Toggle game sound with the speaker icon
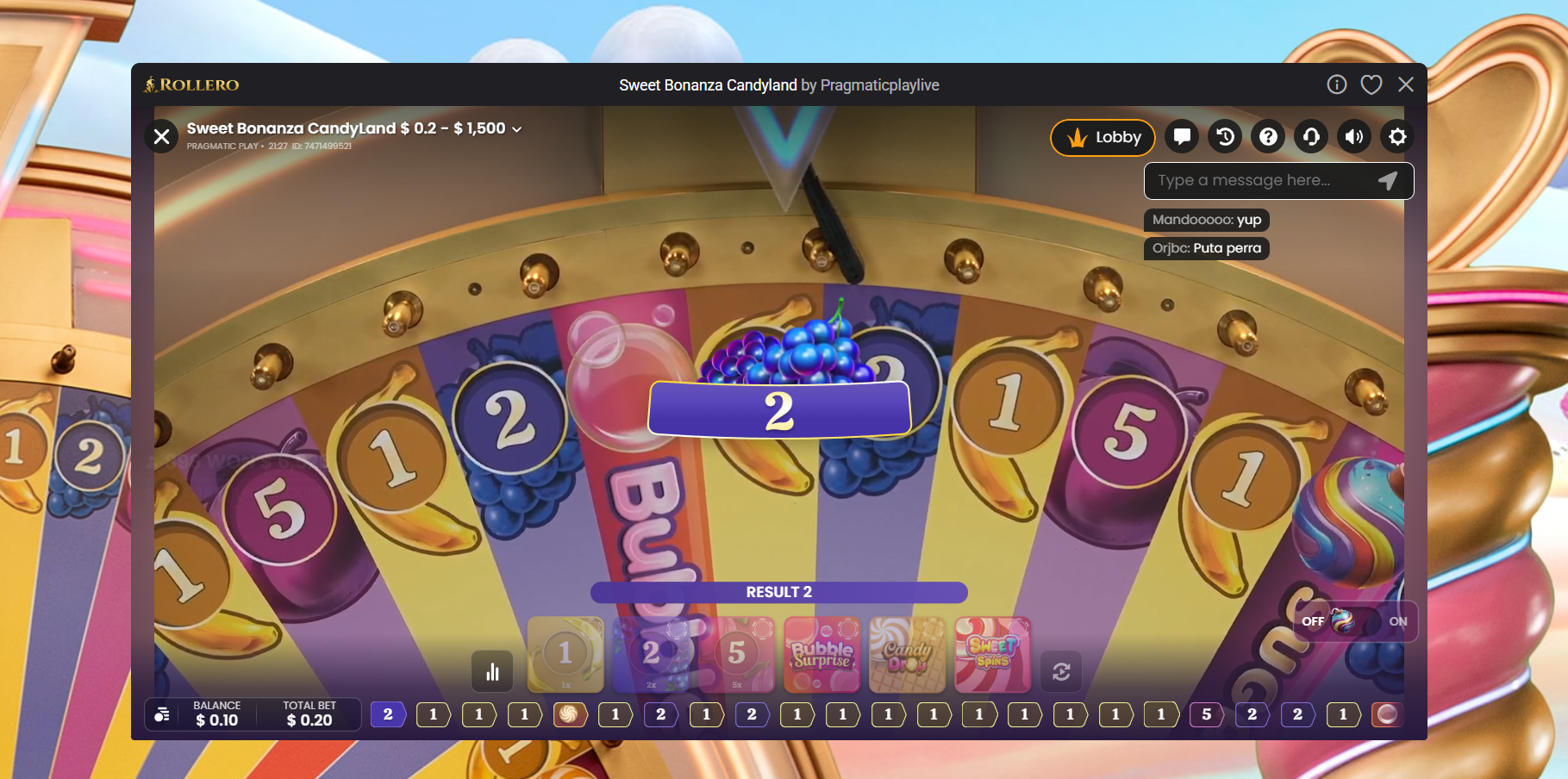The width and height of the screenshot is (1568, 779). point(1353,136)
